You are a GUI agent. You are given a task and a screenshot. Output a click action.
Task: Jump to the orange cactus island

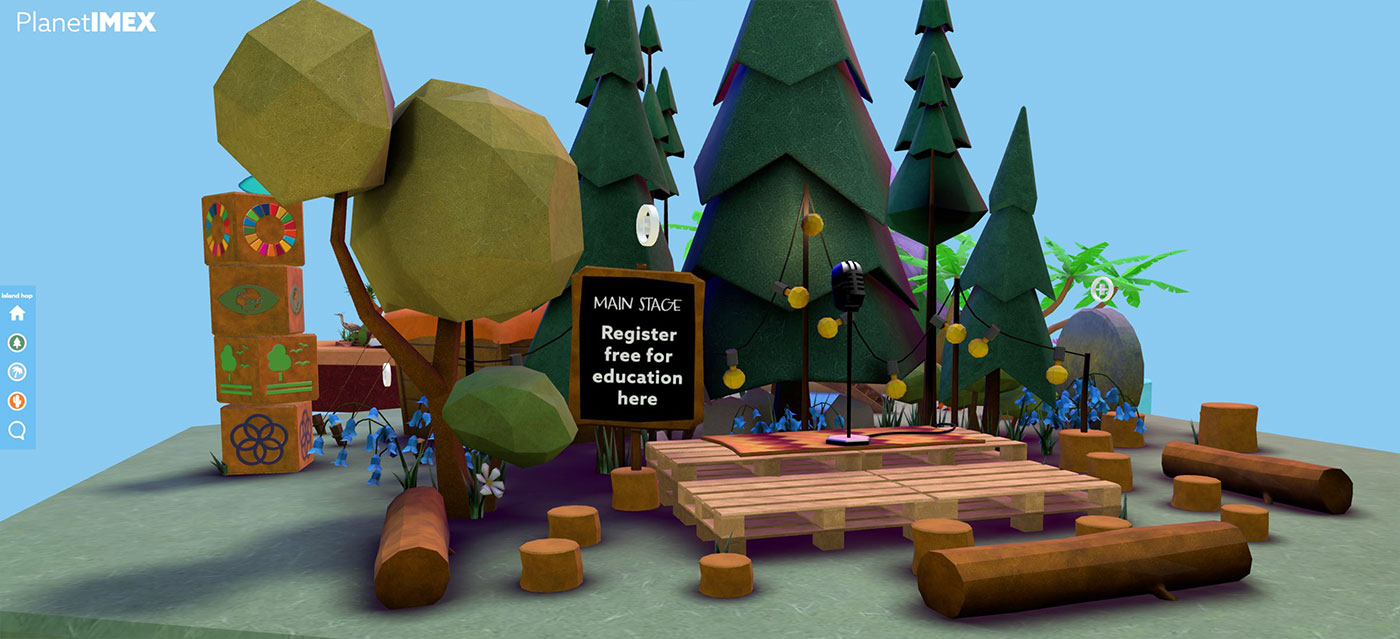(x=17, y=401)
